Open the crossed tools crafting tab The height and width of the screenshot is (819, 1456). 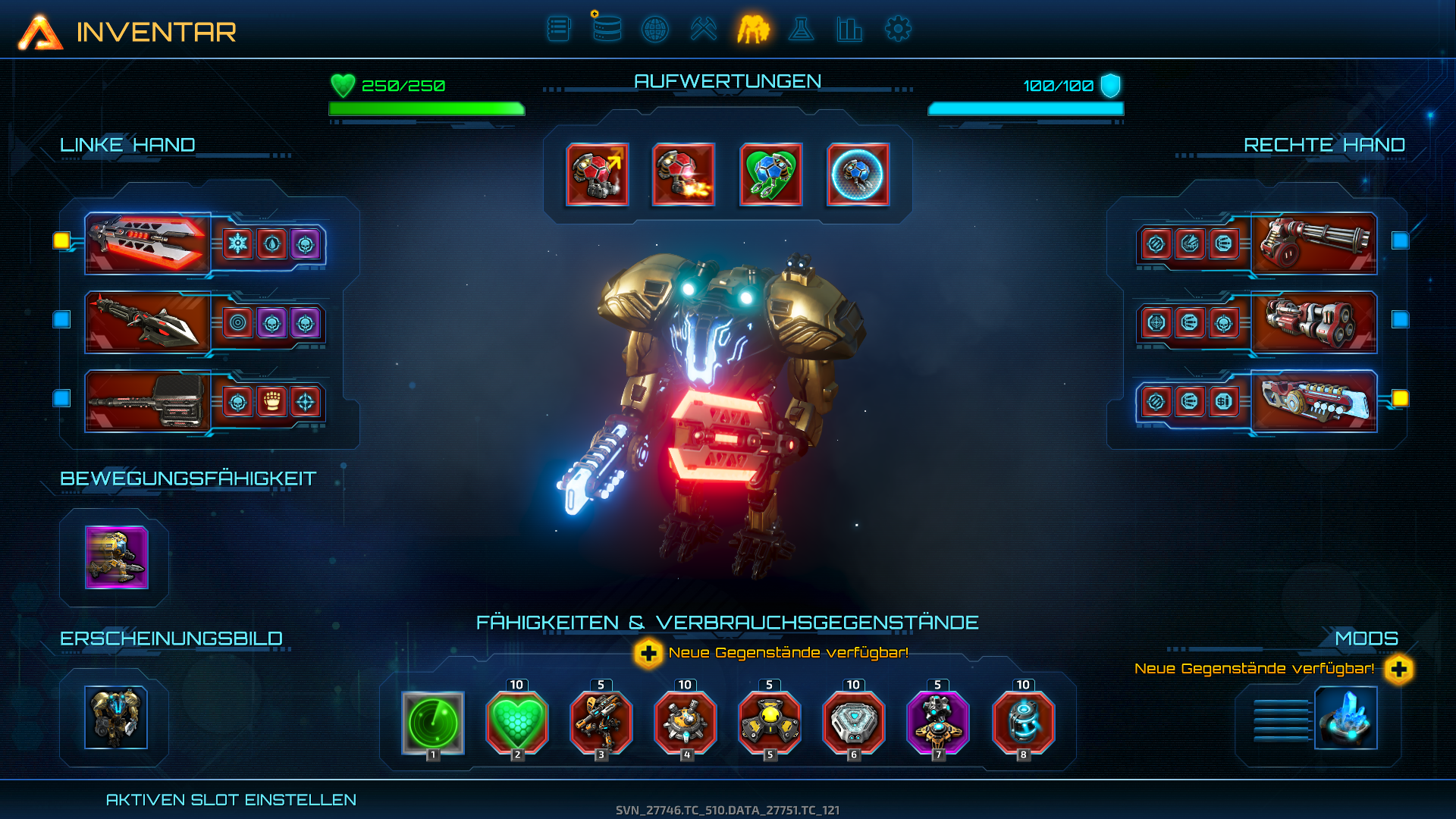click(x=704, y=30)
